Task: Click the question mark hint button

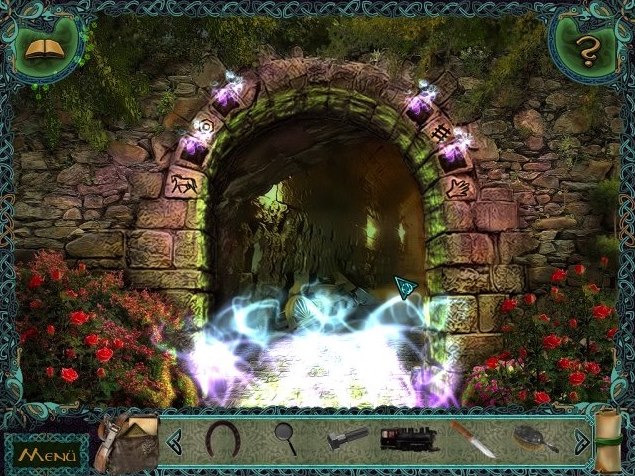Action: 588,47
